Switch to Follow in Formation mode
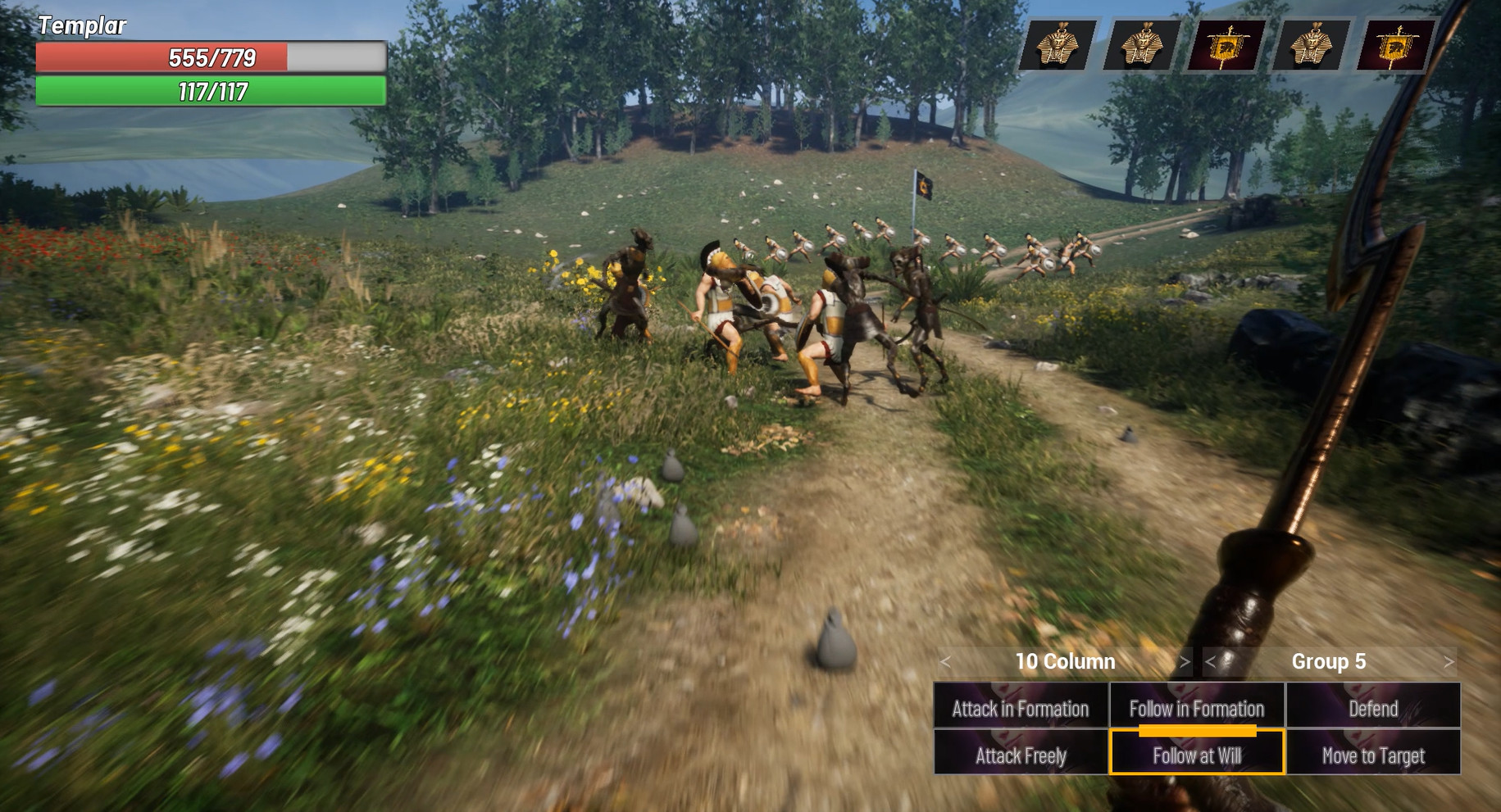This screenshot has height=812, width=1501. pos(1196,708)
